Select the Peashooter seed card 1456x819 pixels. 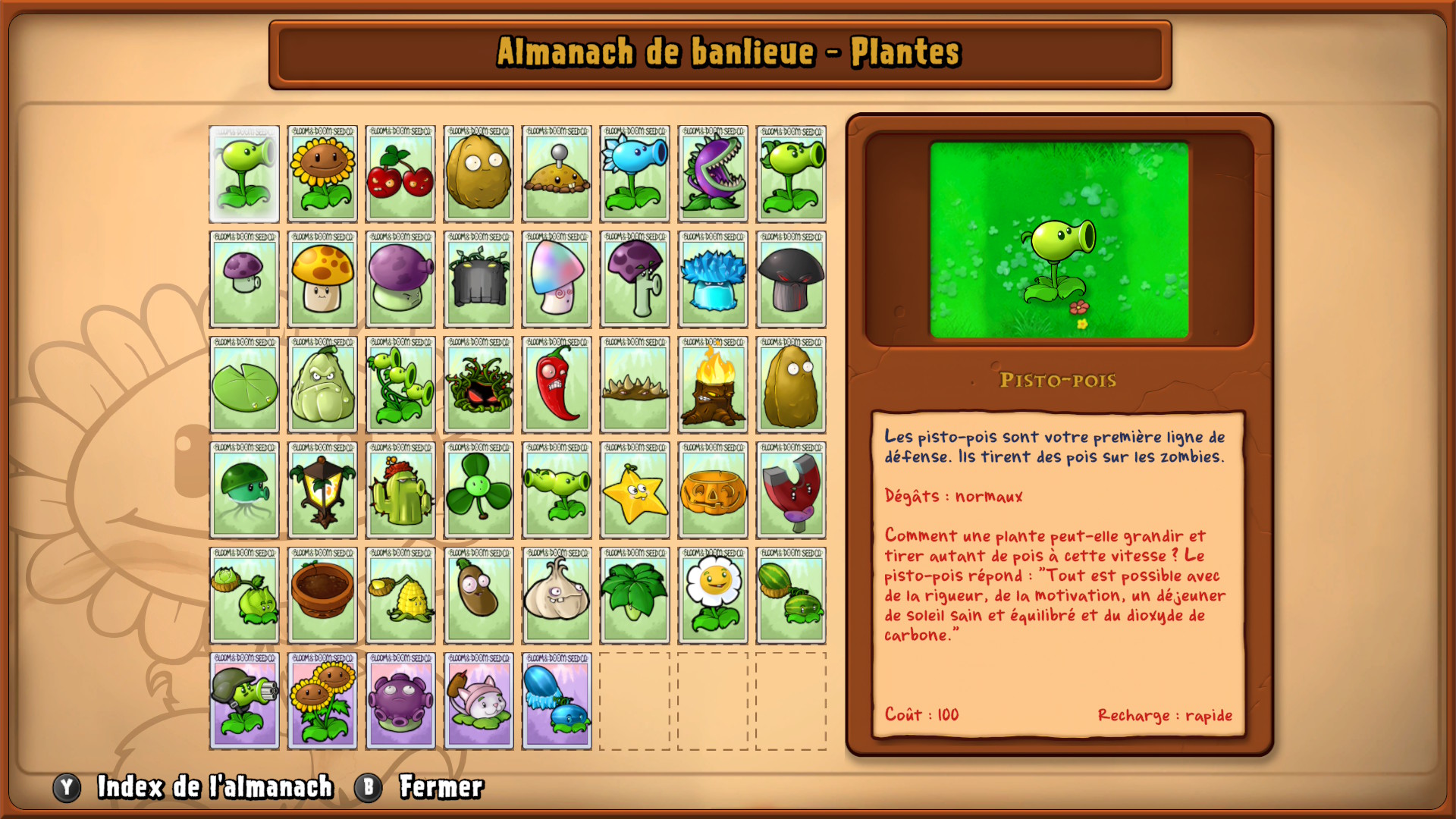(244, 174)
